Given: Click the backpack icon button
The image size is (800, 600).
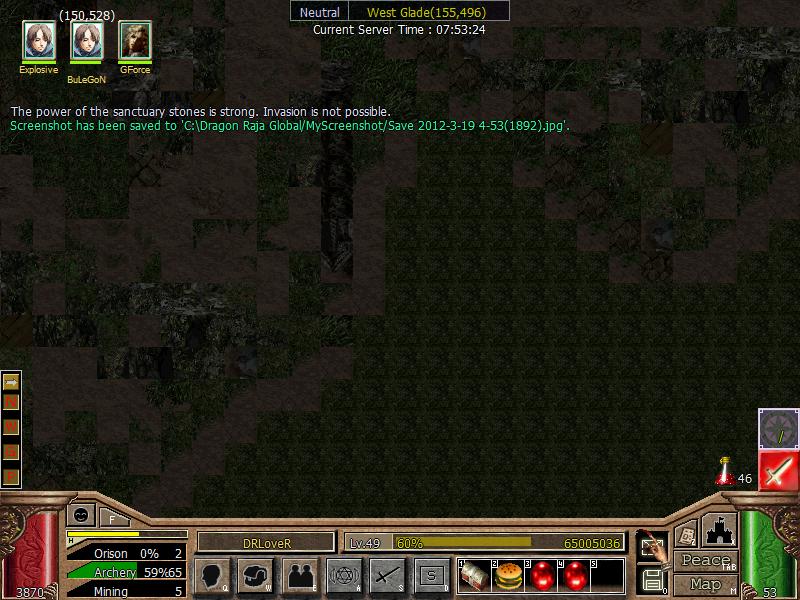Looking at the screenshot, I should pyautogui.click(x=256, y=575).
